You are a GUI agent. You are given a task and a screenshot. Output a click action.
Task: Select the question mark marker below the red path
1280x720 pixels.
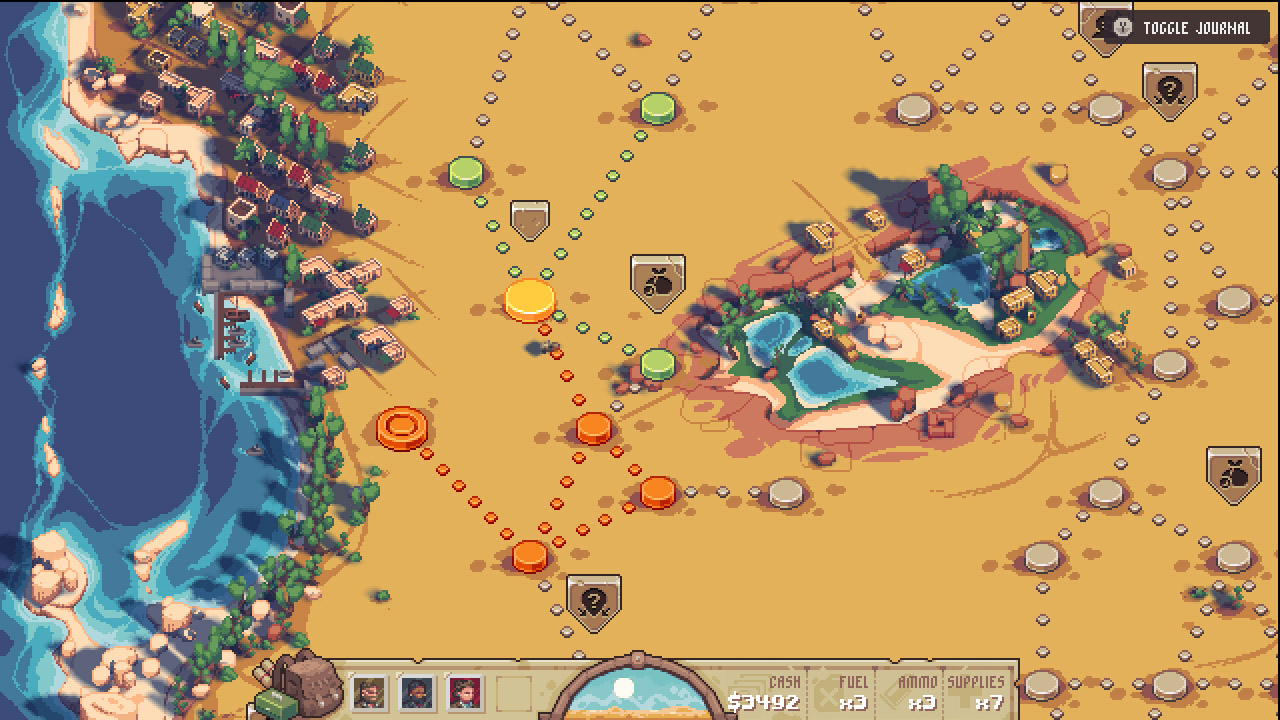pos(592,599)
